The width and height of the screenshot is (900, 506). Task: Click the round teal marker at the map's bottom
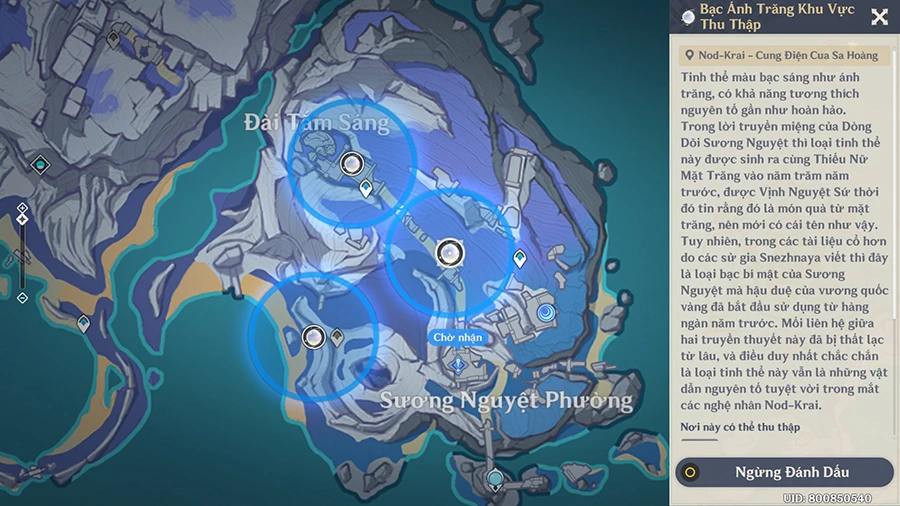tap(494, 481)
